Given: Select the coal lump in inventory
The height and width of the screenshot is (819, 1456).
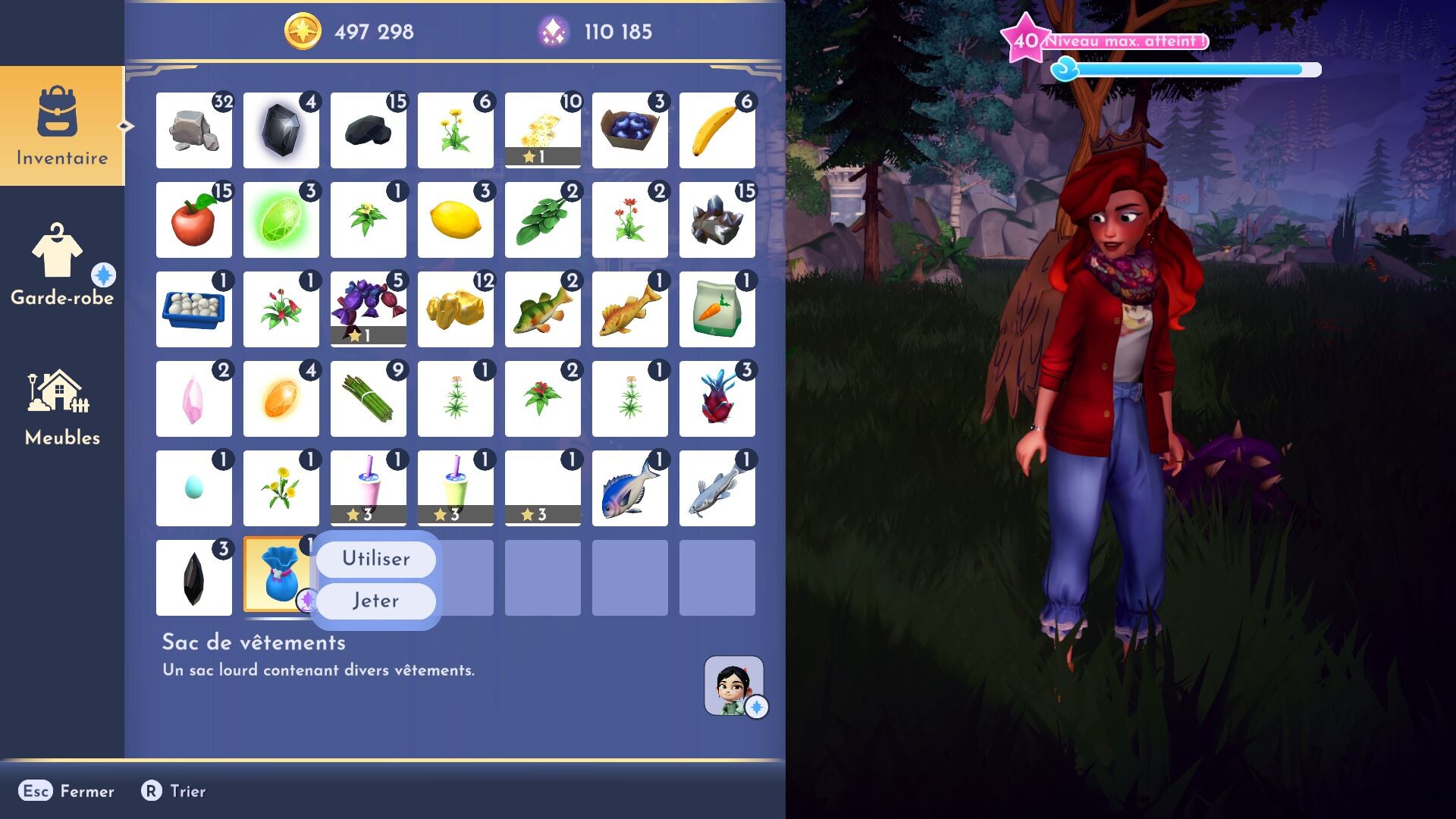Looking at the screenshot, I should (x=368, y=130).
